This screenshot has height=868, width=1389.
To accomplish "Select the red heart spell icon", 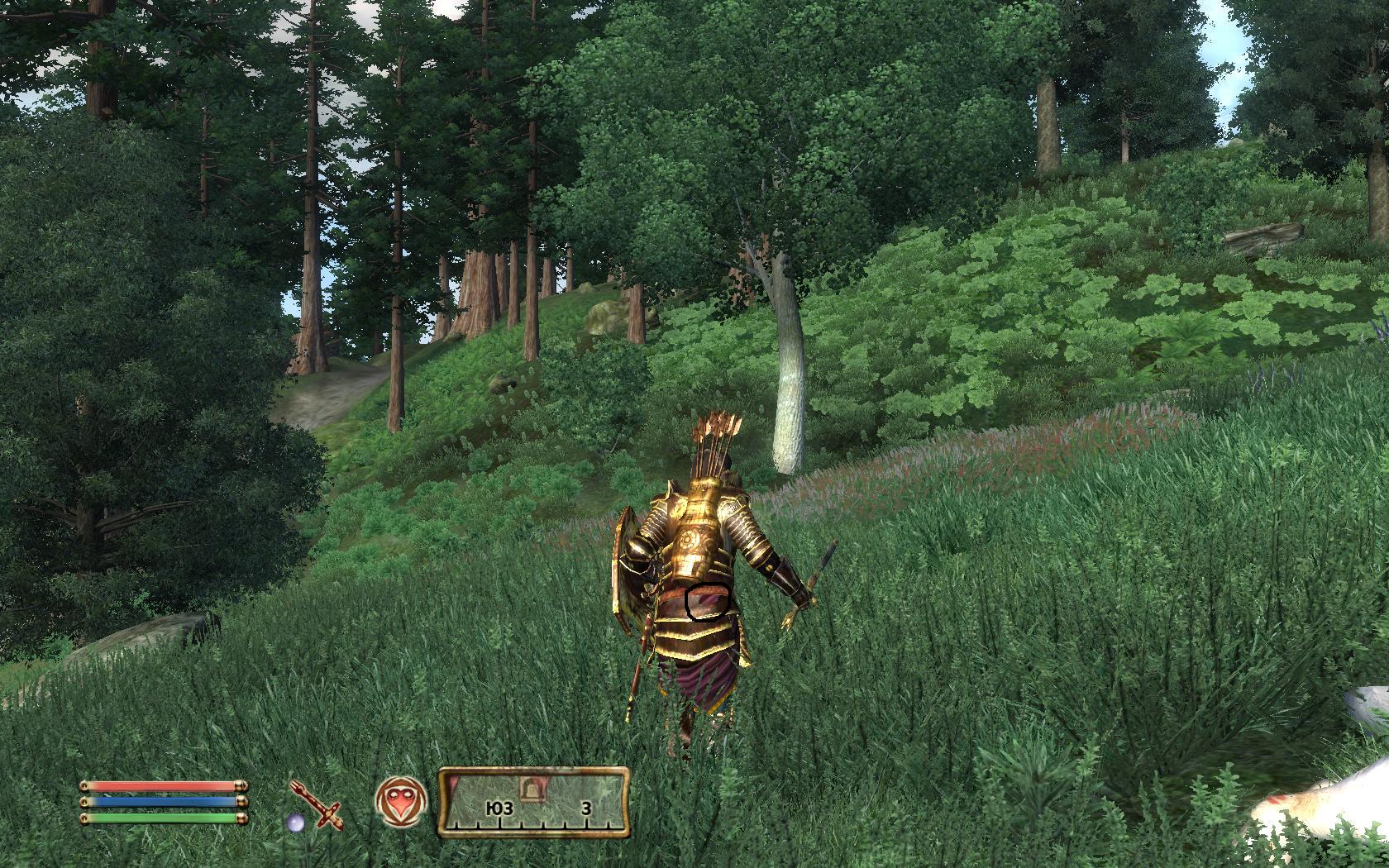I will tap(401, 803).
